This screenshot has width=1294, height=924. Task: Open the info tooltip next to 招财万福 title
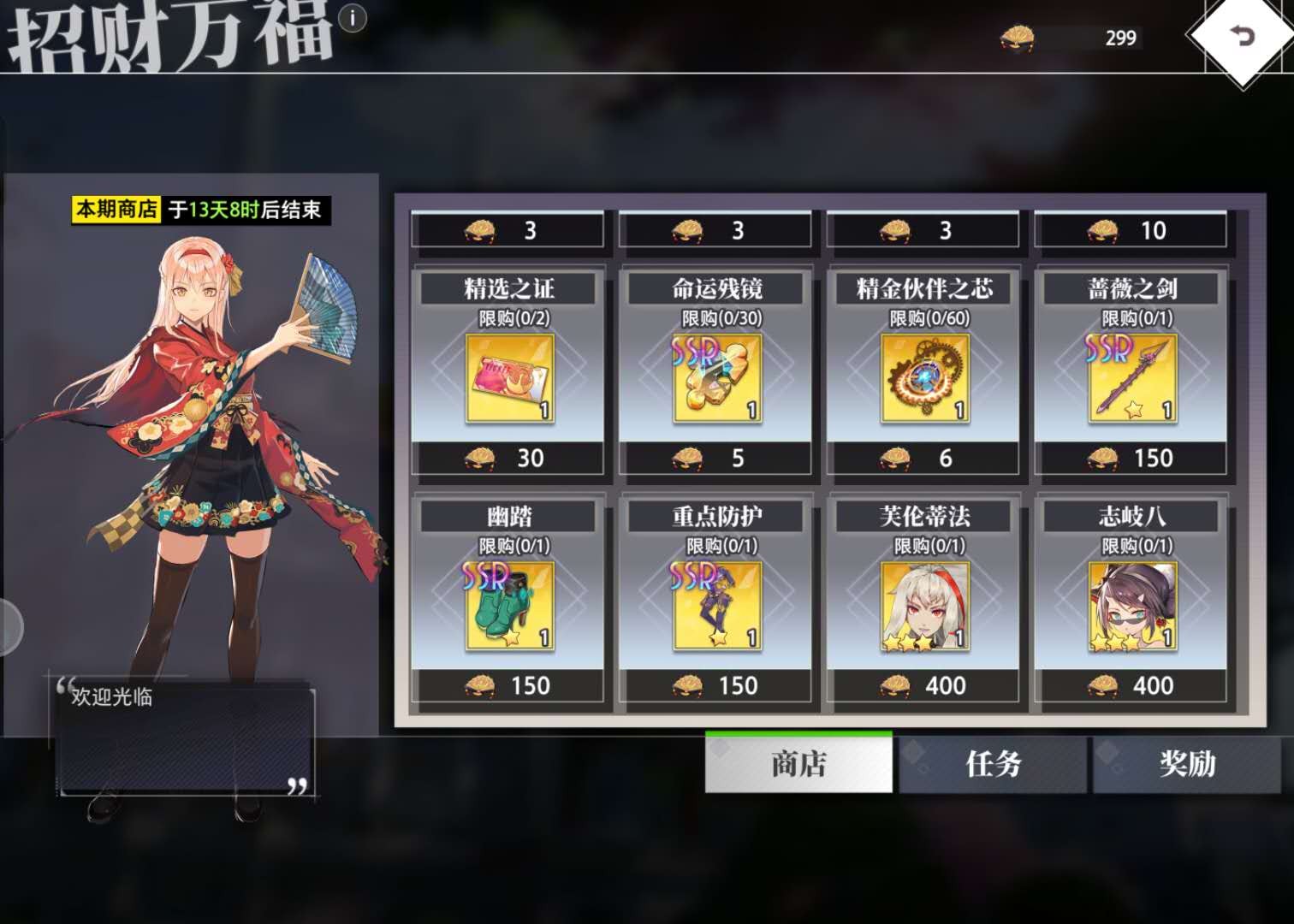pyautogui.click(x=353, y=20)
